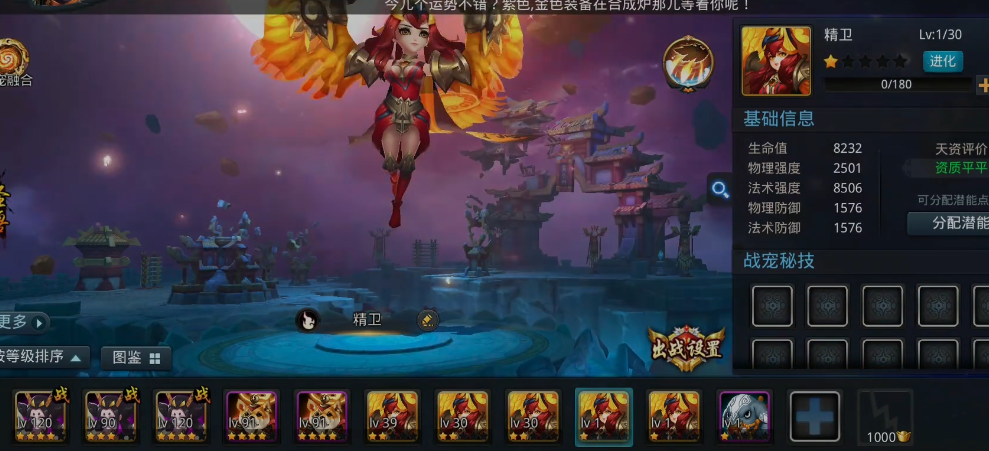Add experience with the plus beside 0/180
The image size is (989, 451).
pos(982,85)
